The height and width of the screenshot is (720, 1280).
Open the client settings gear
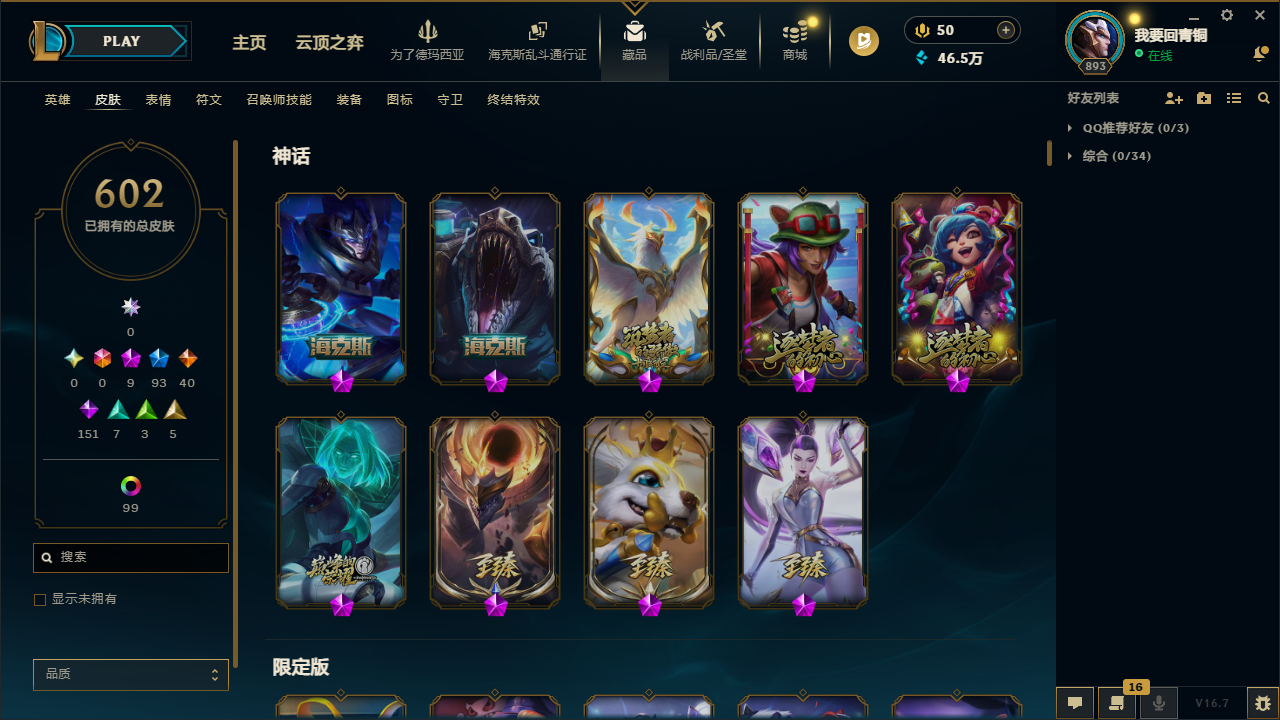point(1226,16)
